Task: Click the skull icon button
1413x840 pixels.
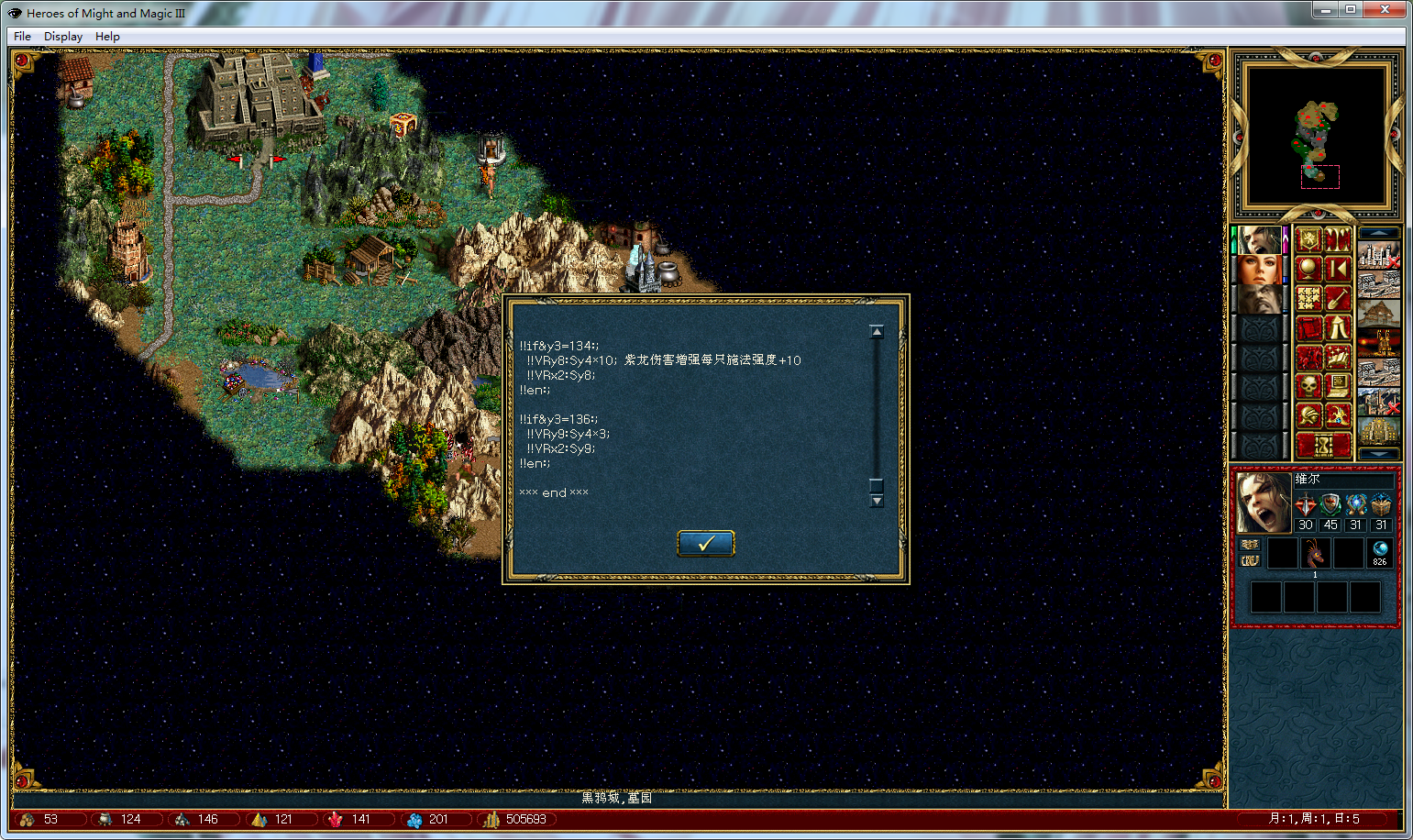Action: [x=1308, y=386]
